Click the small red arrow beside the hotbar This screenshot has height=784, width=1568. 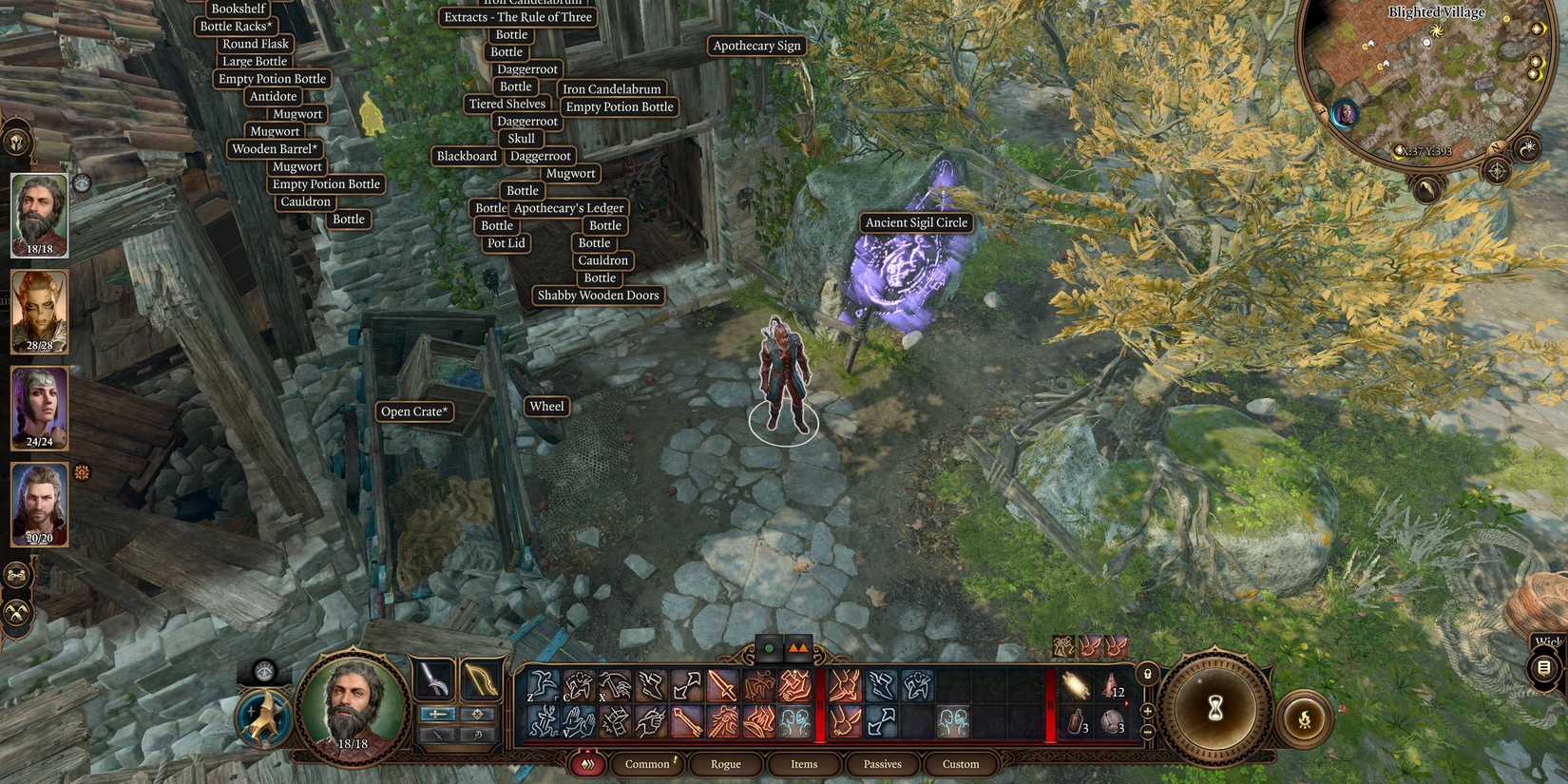[1127, 701]
